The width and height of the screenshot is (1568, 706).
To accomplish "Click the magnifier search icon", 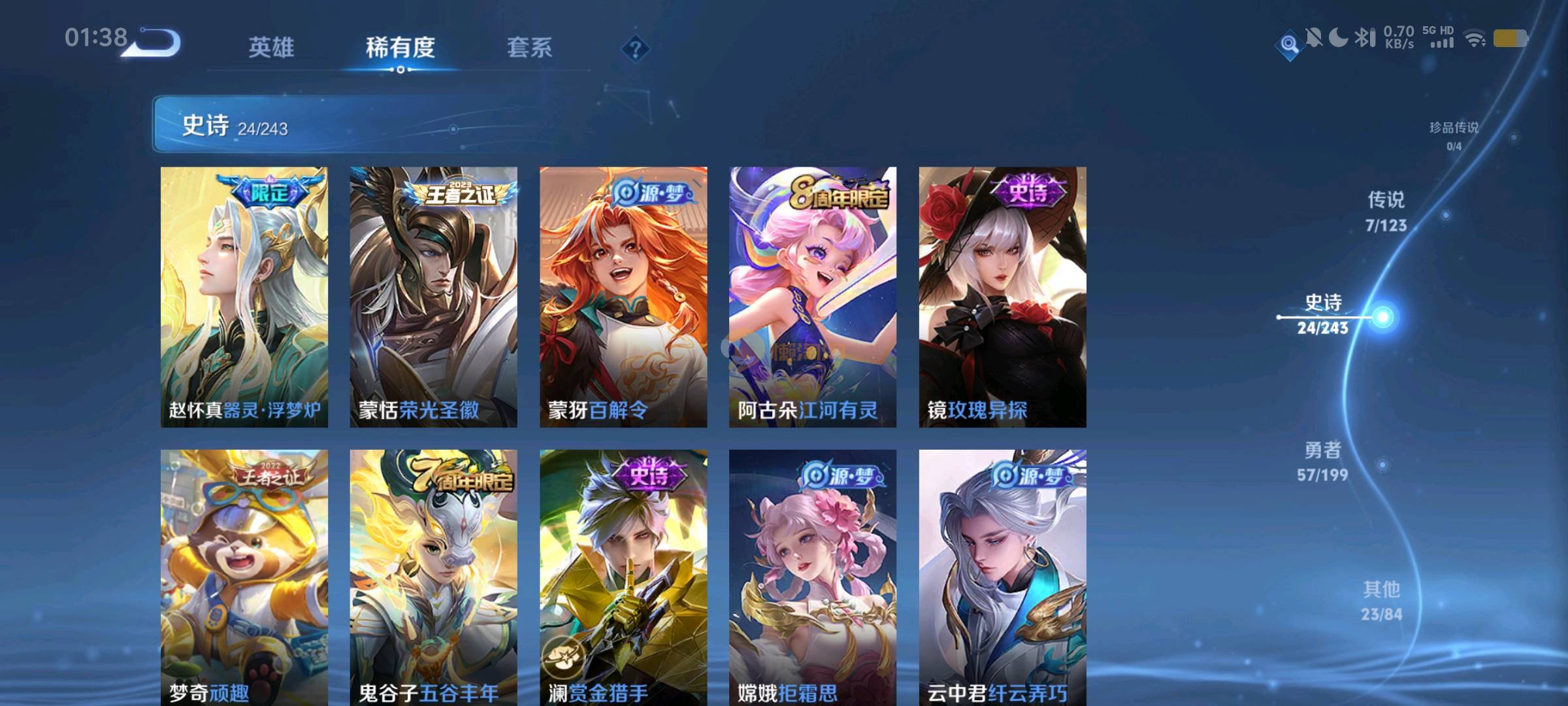I will point(1289,44).
